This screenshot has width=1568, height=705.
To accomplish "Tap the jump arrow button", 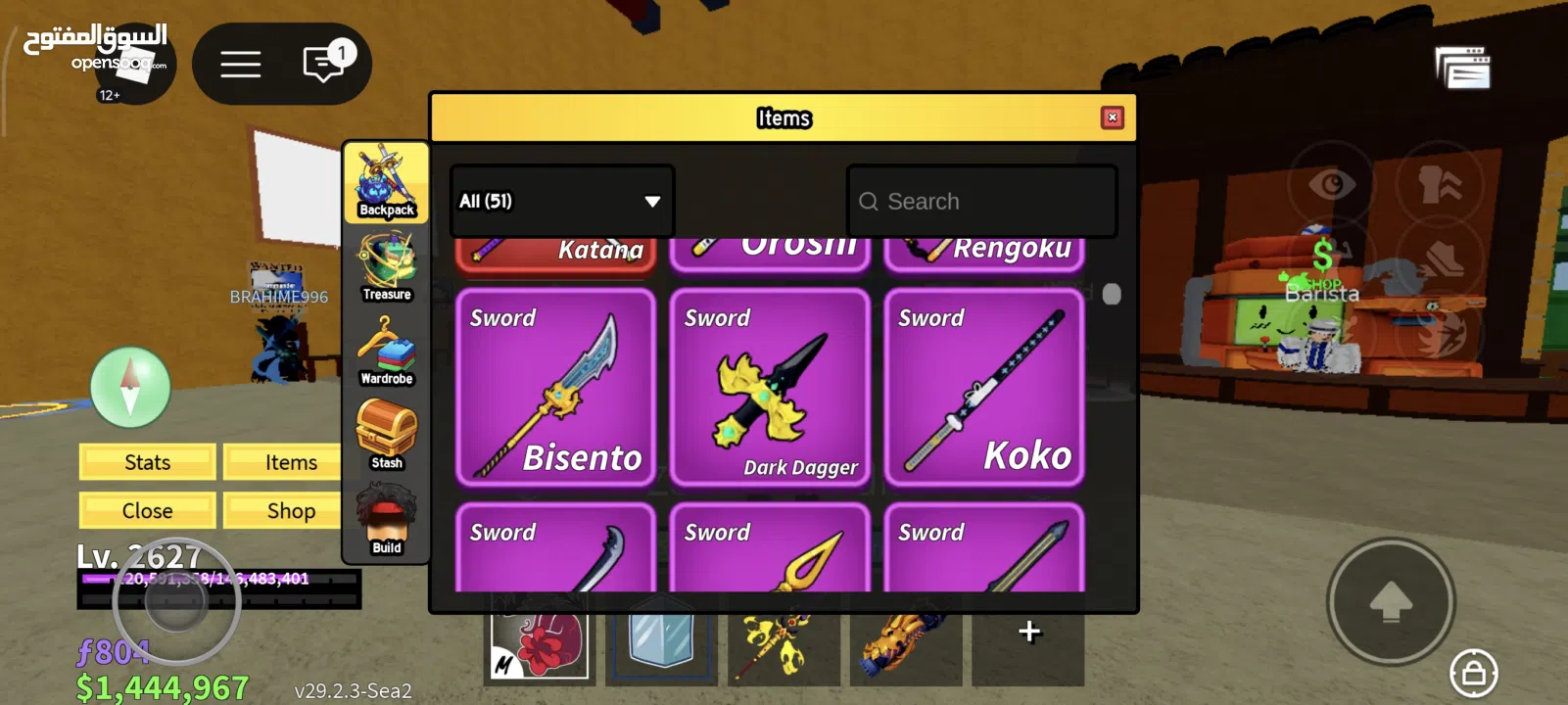I will coord(1390,601).
